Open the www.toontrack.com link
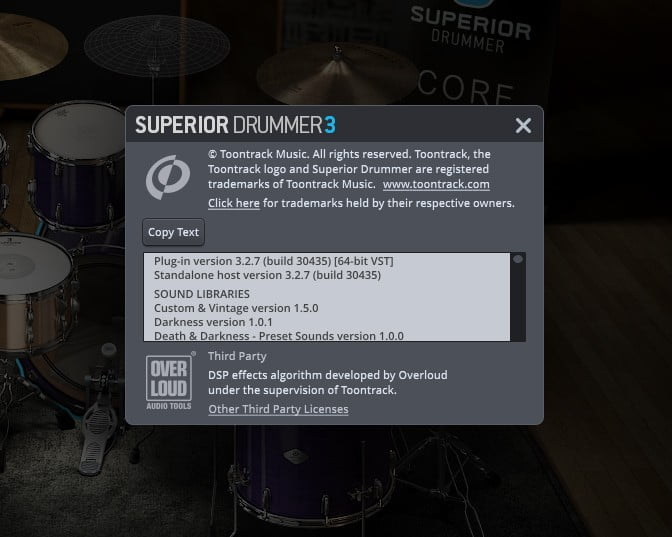 tap(436, 185)
